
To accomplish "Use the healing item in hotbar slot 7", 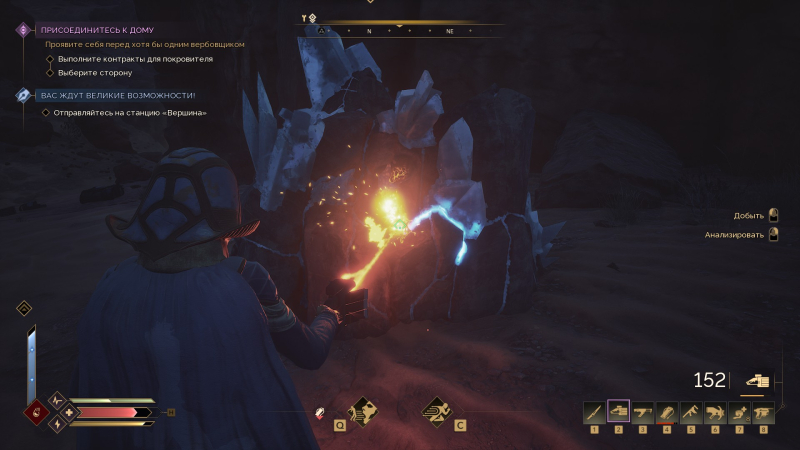I will 740,412.
